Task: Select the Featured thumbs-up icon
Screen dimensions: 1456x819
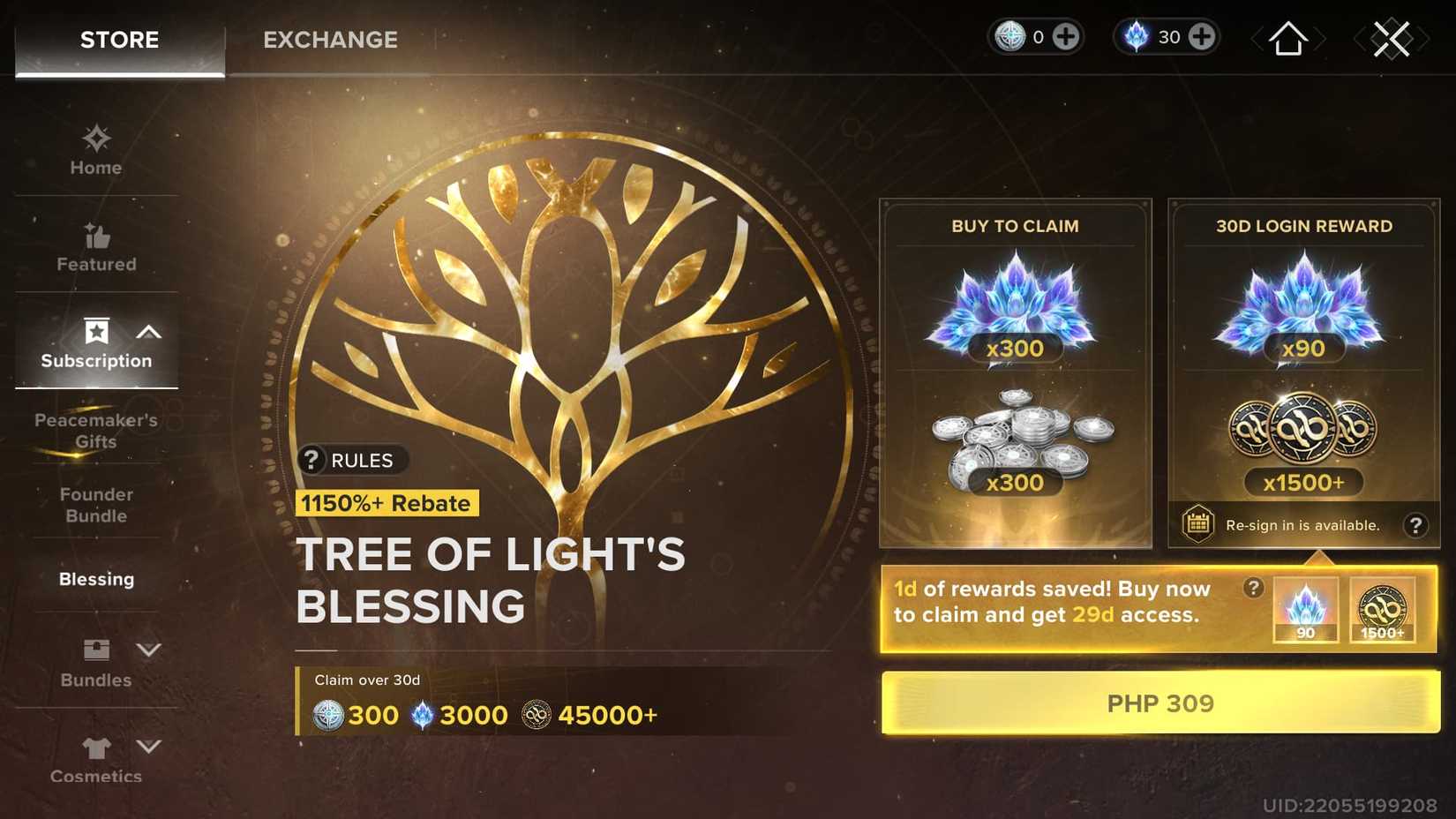Action: 95,236
